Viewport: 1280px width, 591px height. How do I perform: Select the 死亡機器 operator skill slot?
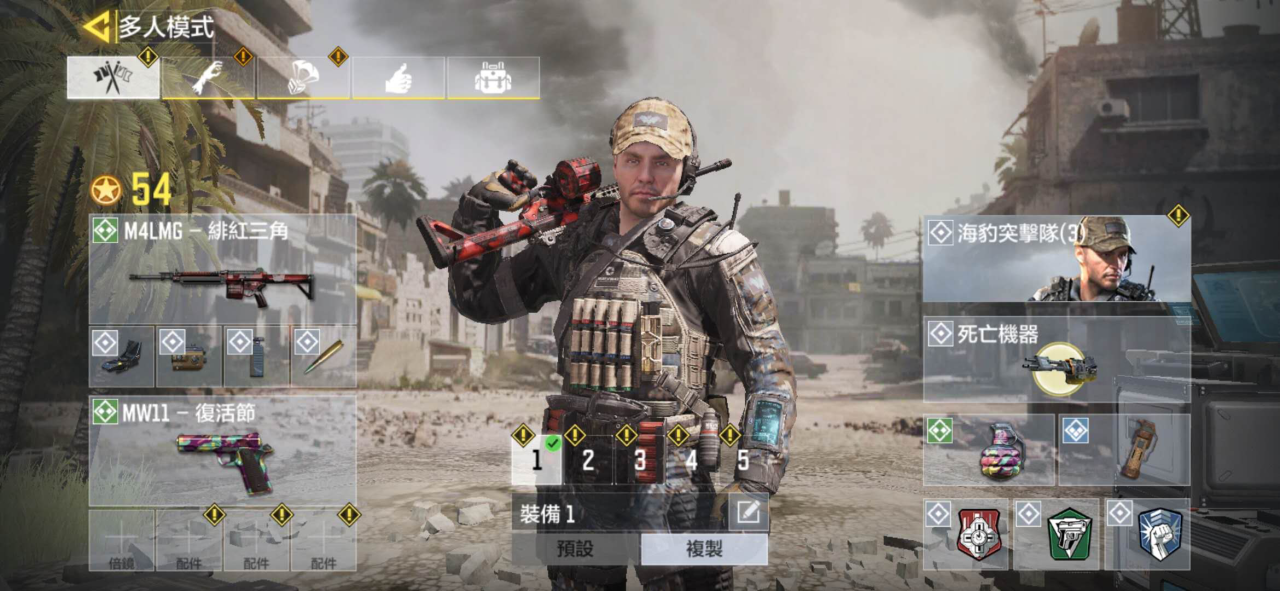click(x=1056, y=360)
